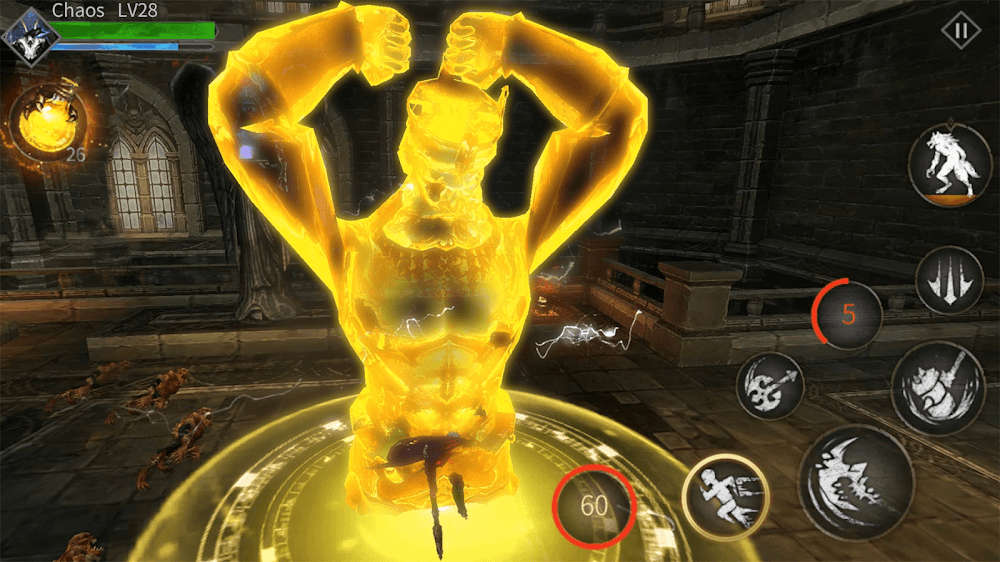The image size is (1000, 562).
Task: Activate the running dash dodge button
Action: click(725, 497)
